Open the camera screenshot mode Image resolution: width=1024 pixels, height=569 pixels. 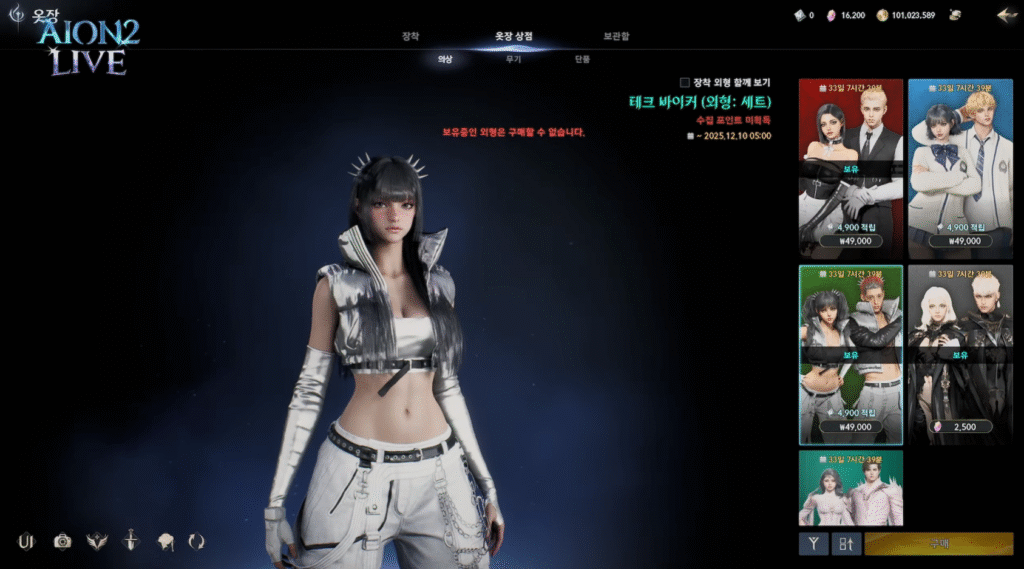click(63, 541)
